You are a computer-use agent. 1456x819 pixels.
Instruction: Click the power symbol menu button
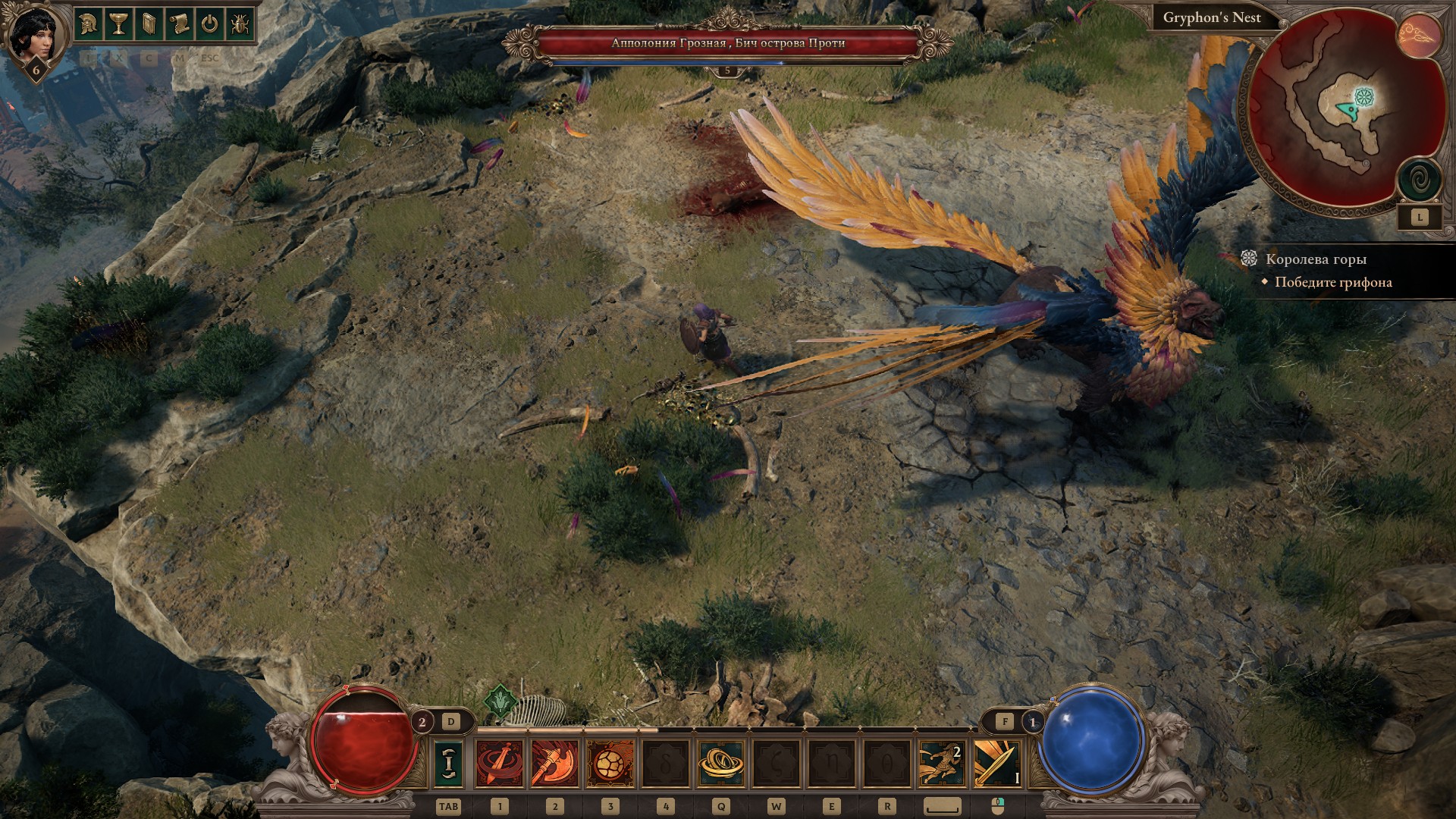(209, 24)
